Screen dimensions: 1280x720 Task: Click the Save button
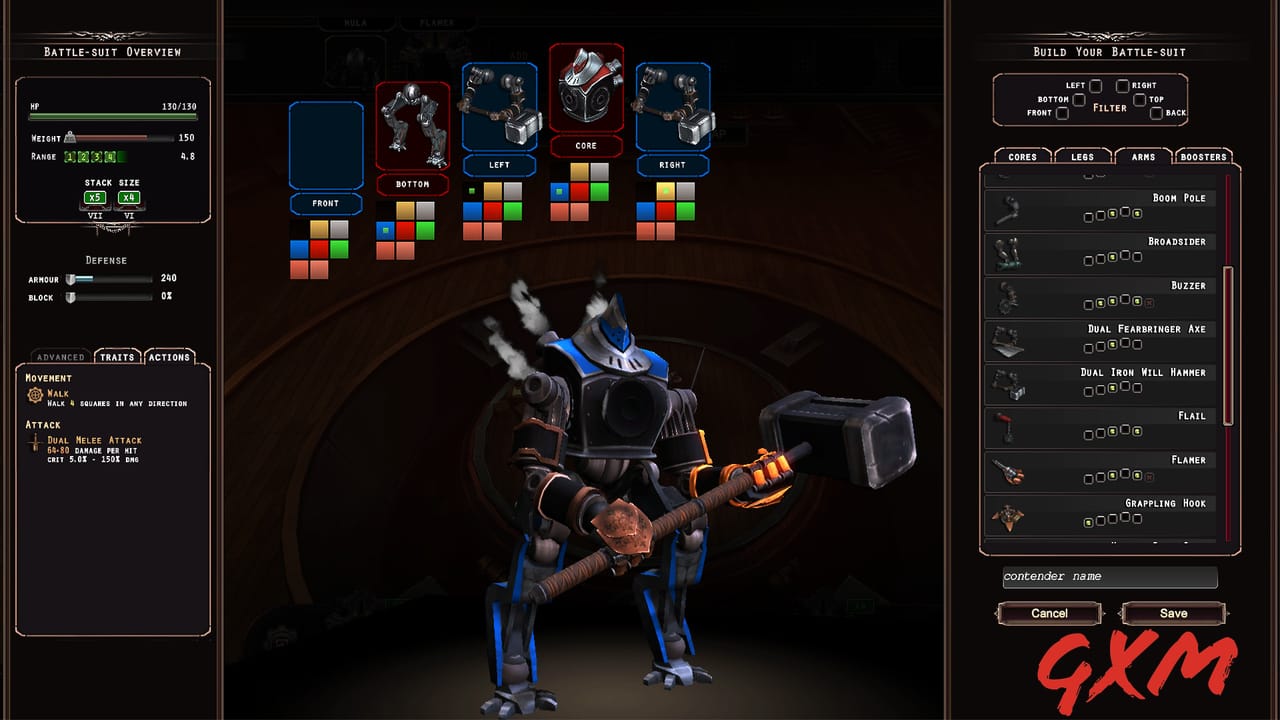(1173, 613)
